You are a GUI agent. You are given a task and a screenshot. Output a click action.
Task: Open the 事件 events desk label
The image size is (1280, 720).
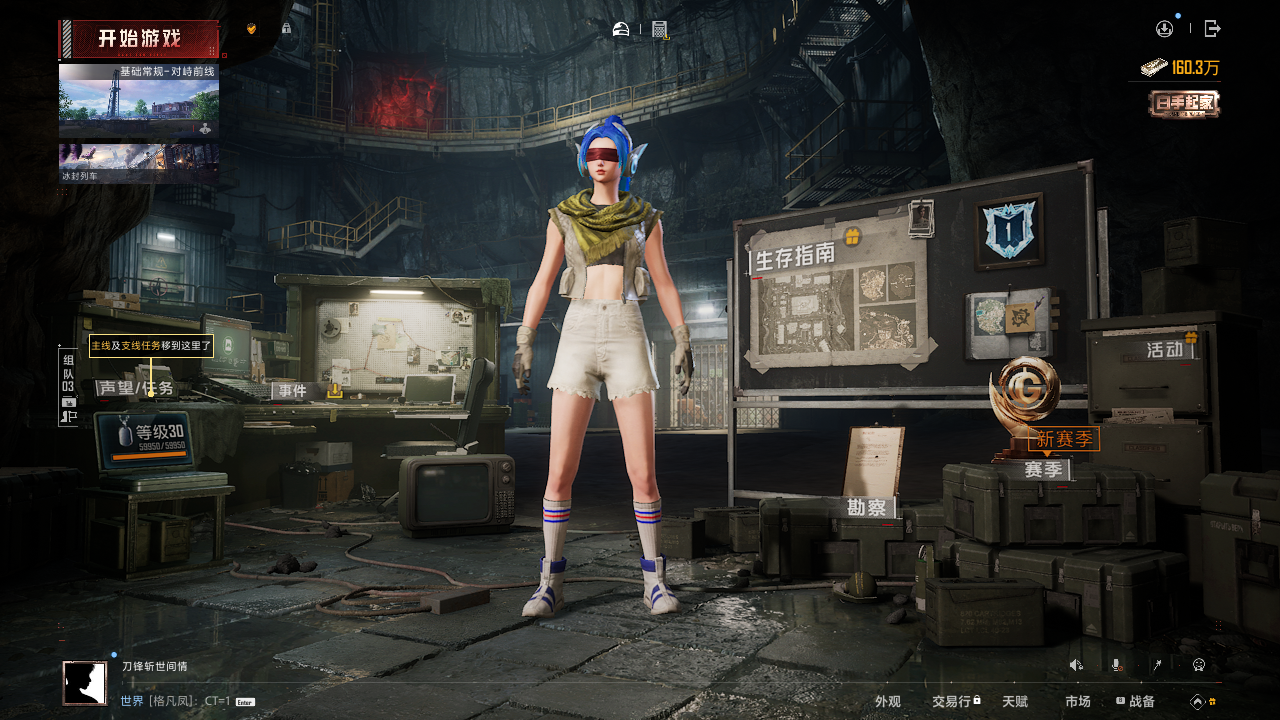click(293, 391)
